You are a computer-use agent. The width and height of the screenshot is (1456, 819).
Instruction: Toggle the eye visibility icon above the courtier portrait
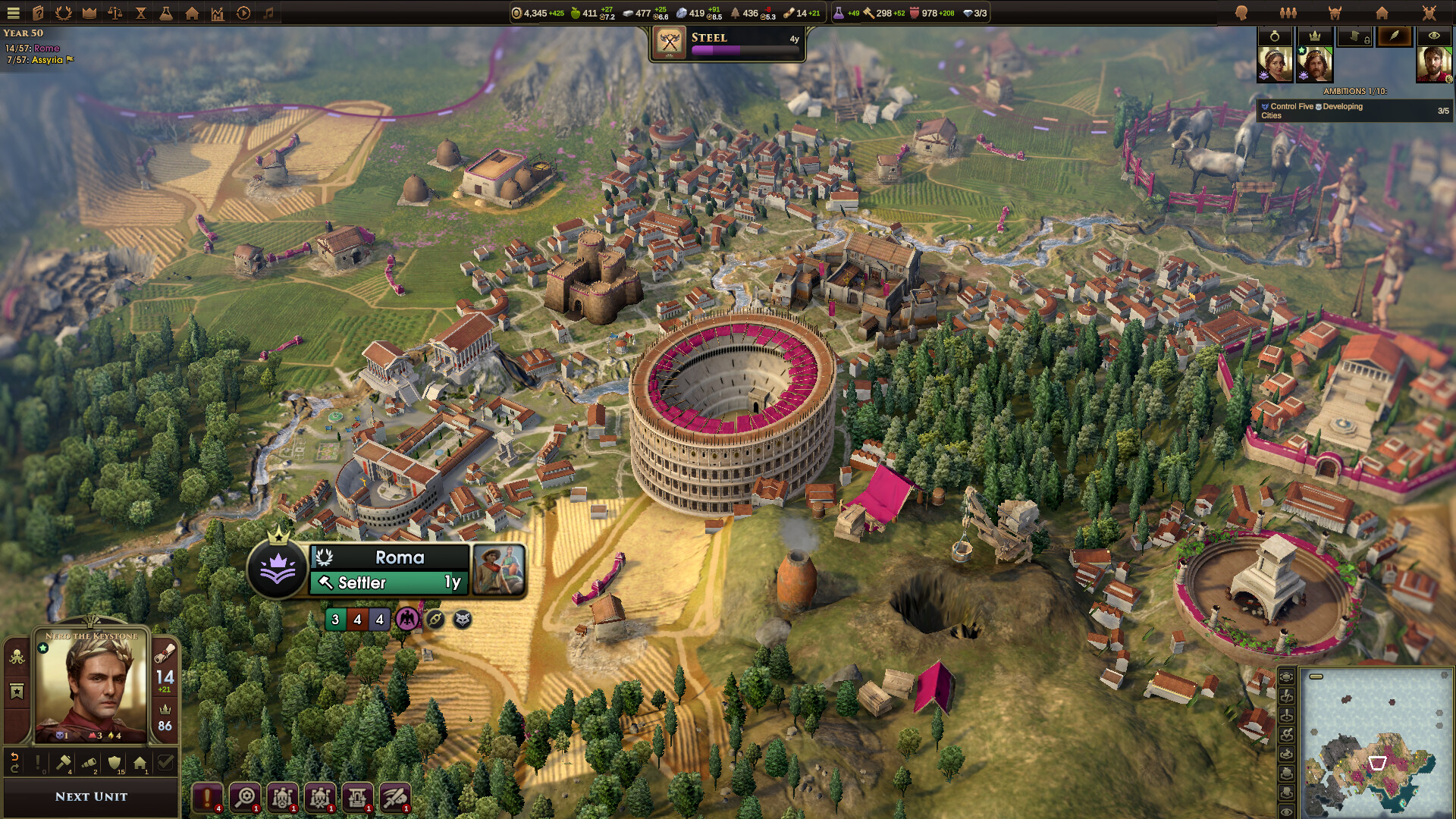coord(1434,36)
